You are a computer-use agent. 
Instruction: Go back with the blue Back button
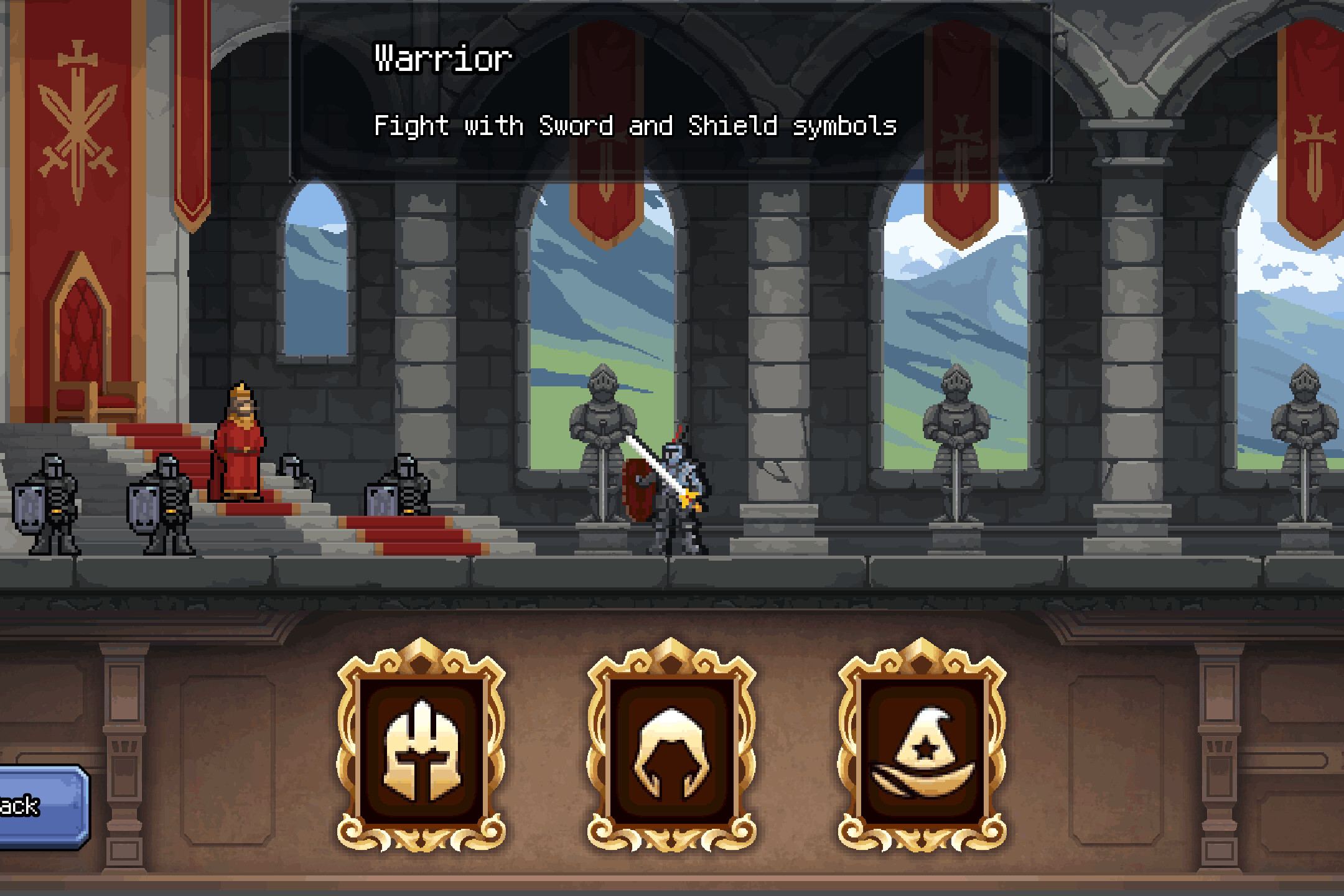39,806
